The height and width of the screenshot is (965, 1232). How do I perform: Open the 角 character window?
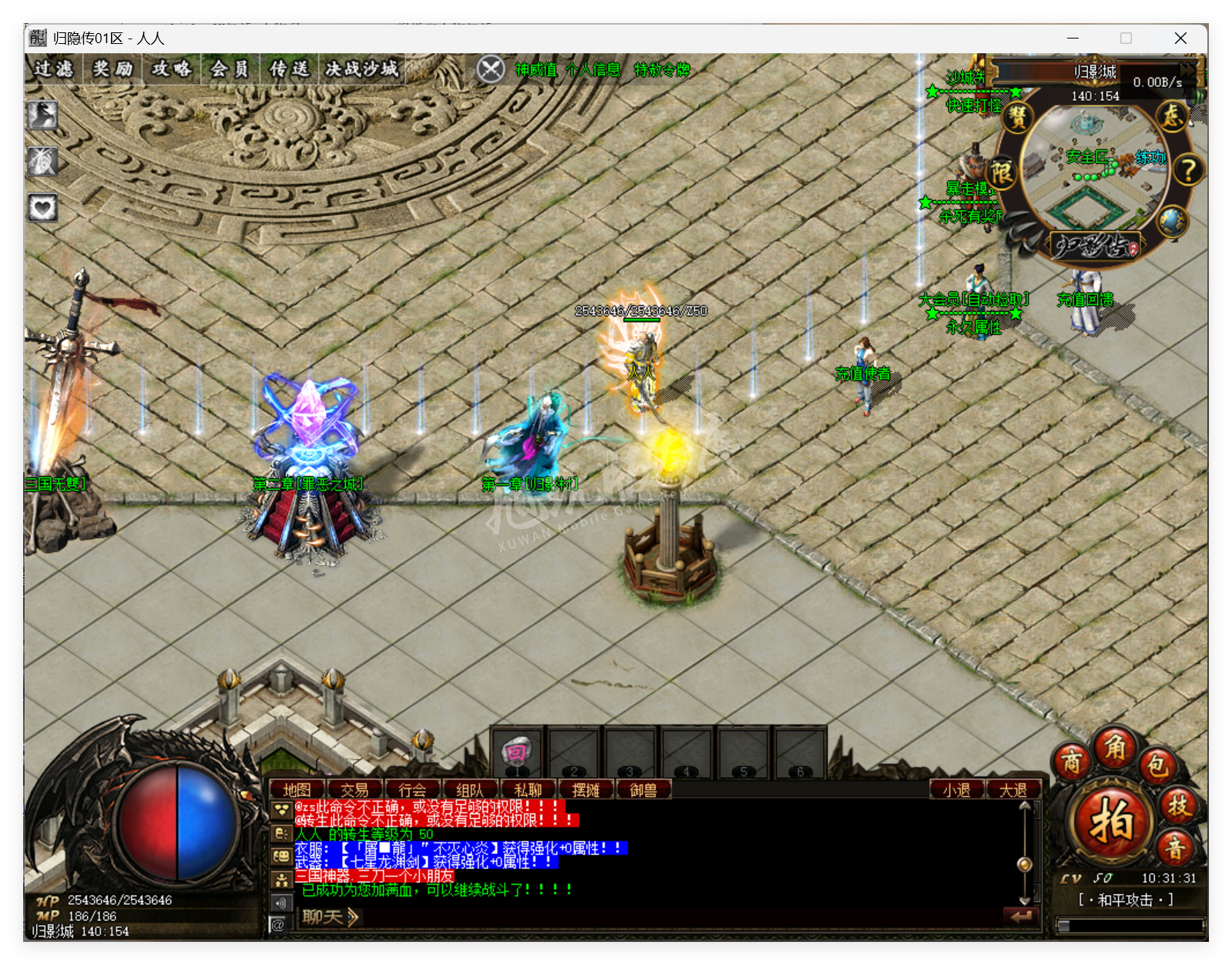point(1113,750)
